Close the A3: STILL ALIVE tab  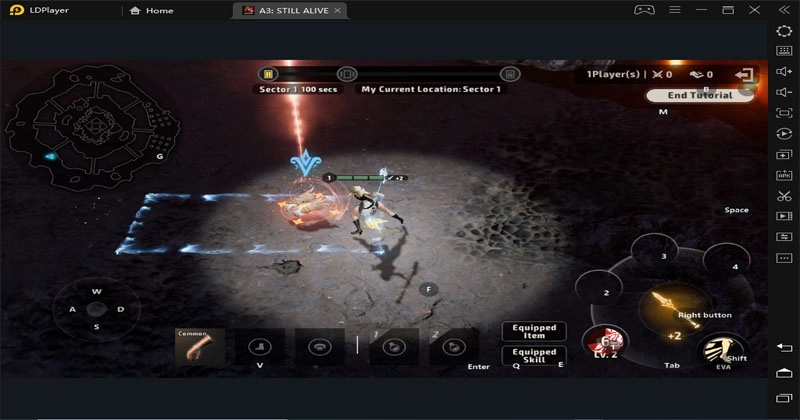click(338, 10)
